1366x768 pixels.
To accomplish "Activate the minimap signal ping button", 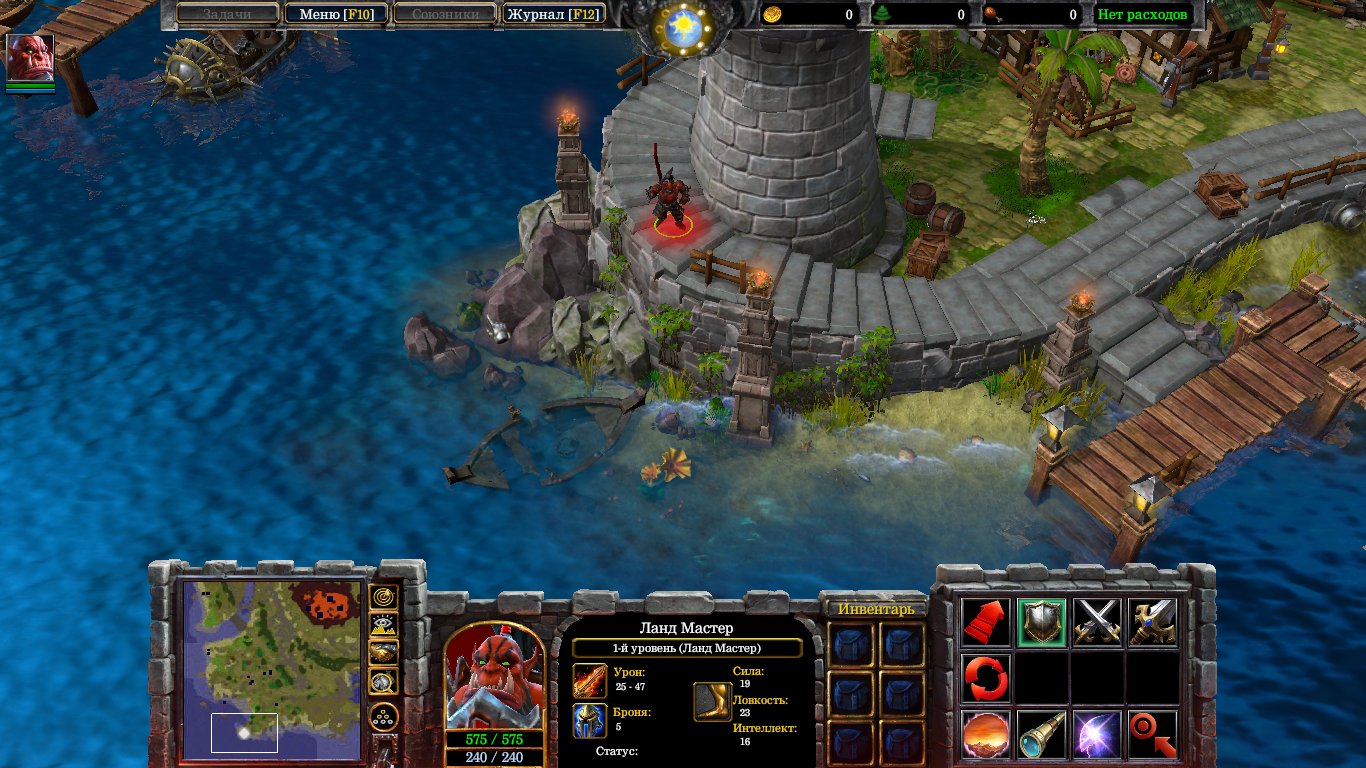I will click(384, 597).
